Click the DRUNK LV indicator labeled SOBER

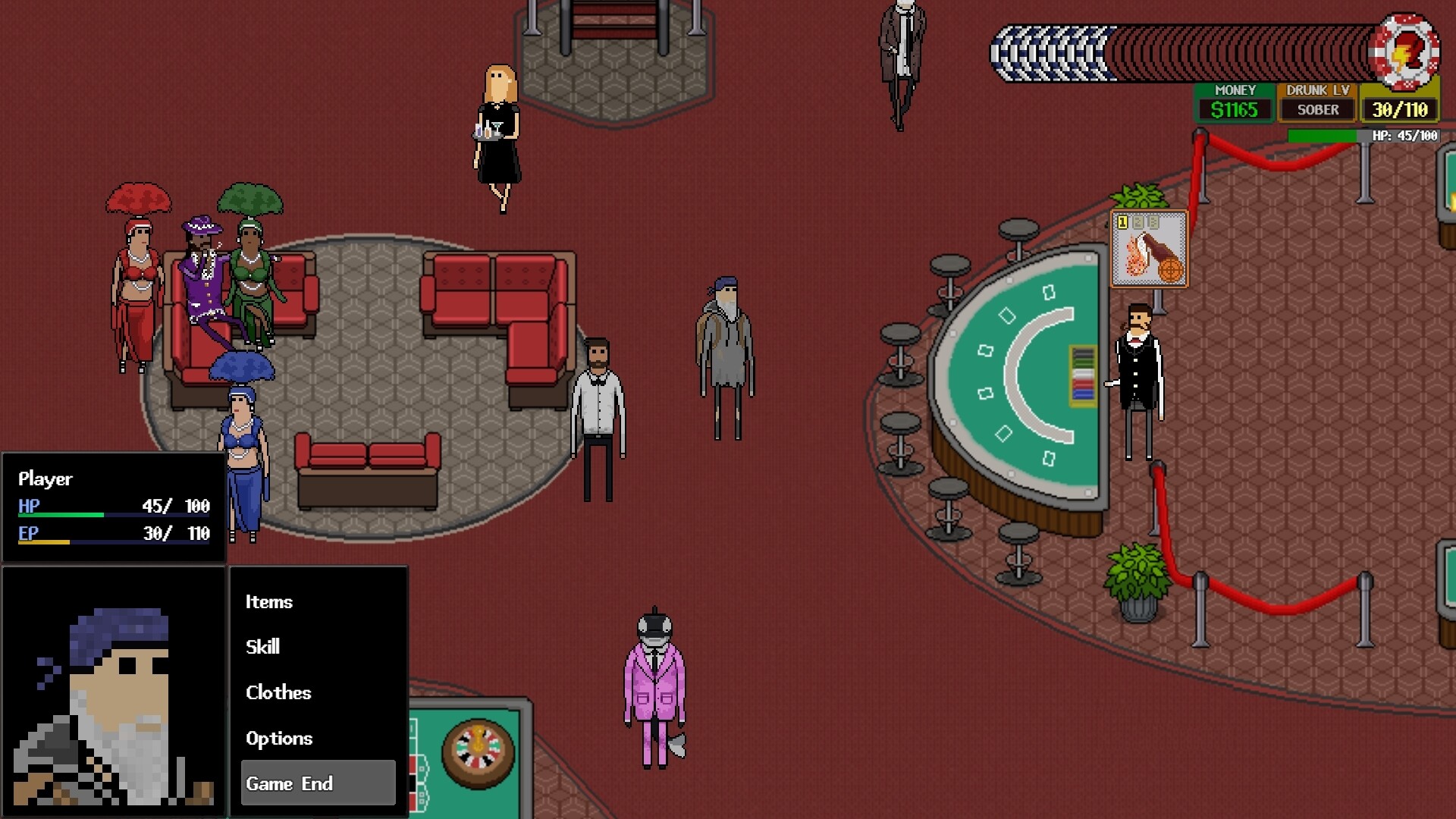pyautogui.click(x=1317, y=108)
